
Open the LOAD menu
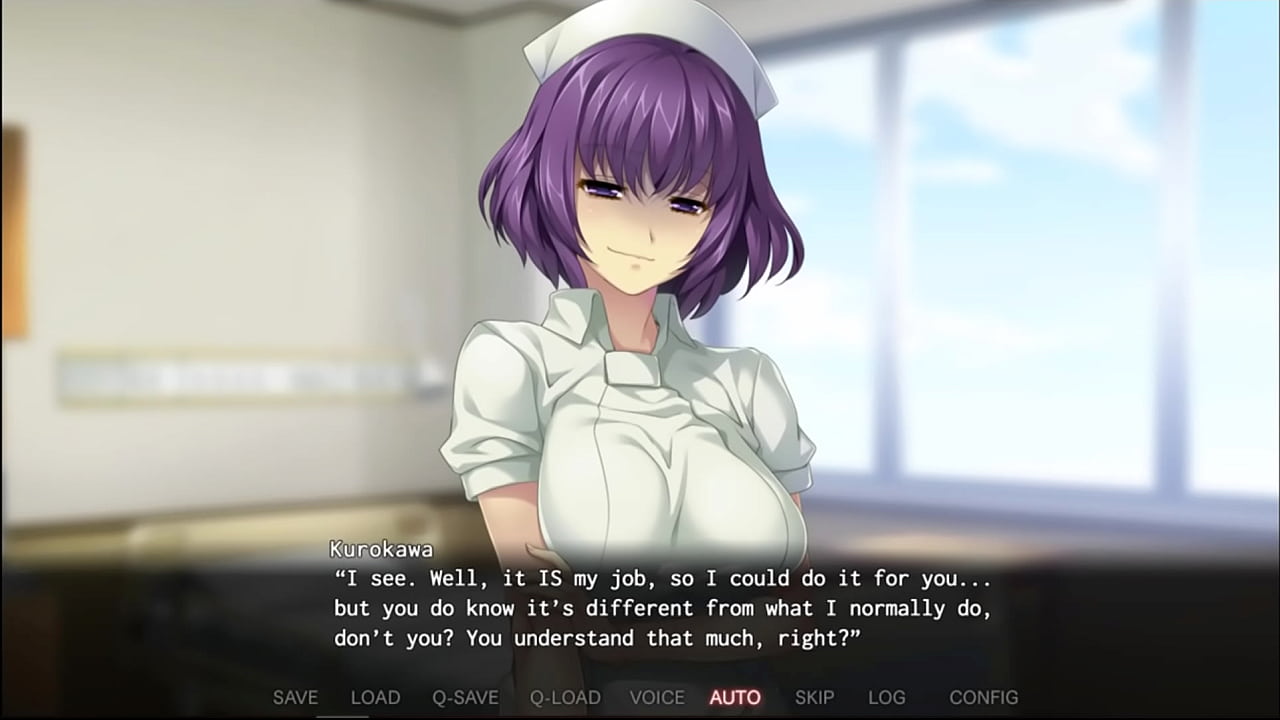click(375, 697)
